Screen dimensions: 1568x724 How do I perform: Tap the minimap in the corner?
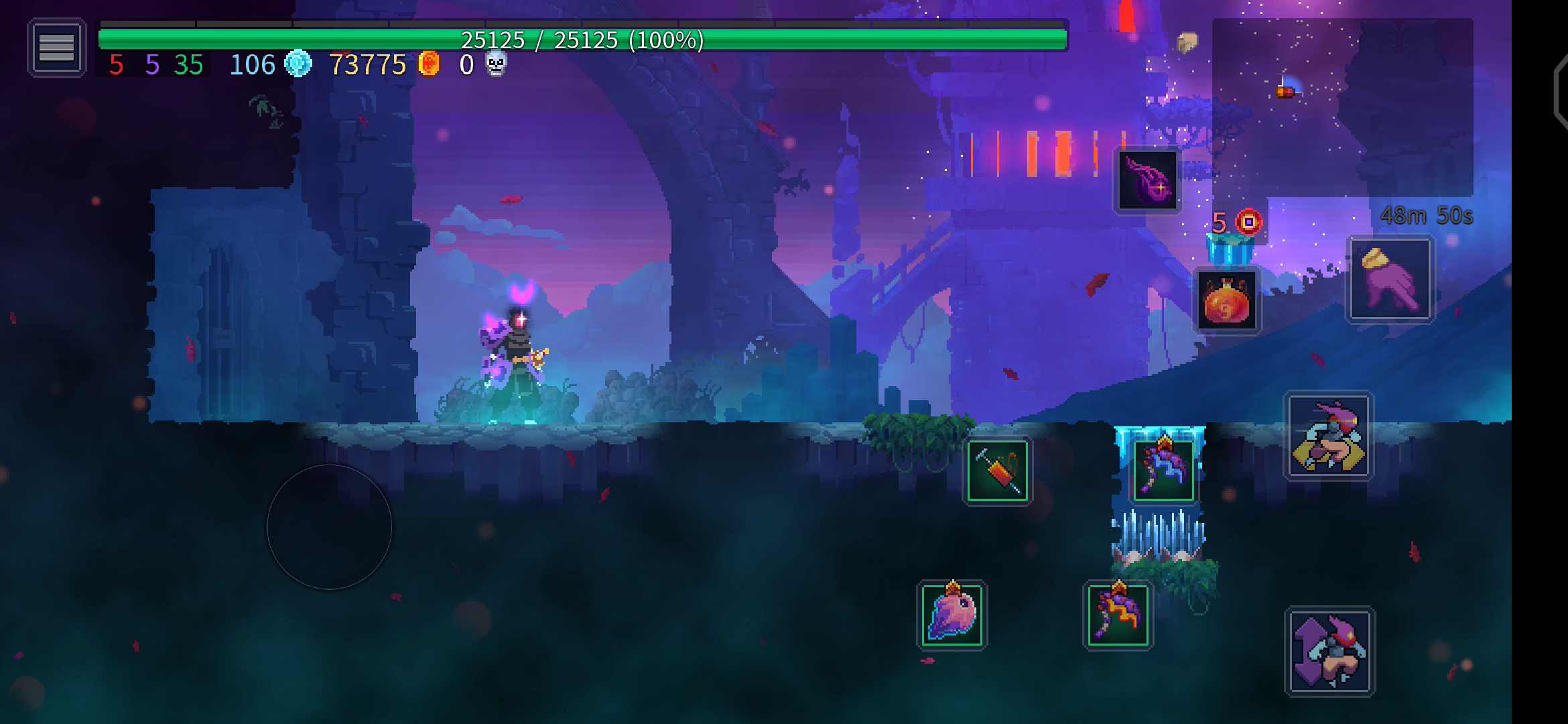click(x=1342, y=107)
